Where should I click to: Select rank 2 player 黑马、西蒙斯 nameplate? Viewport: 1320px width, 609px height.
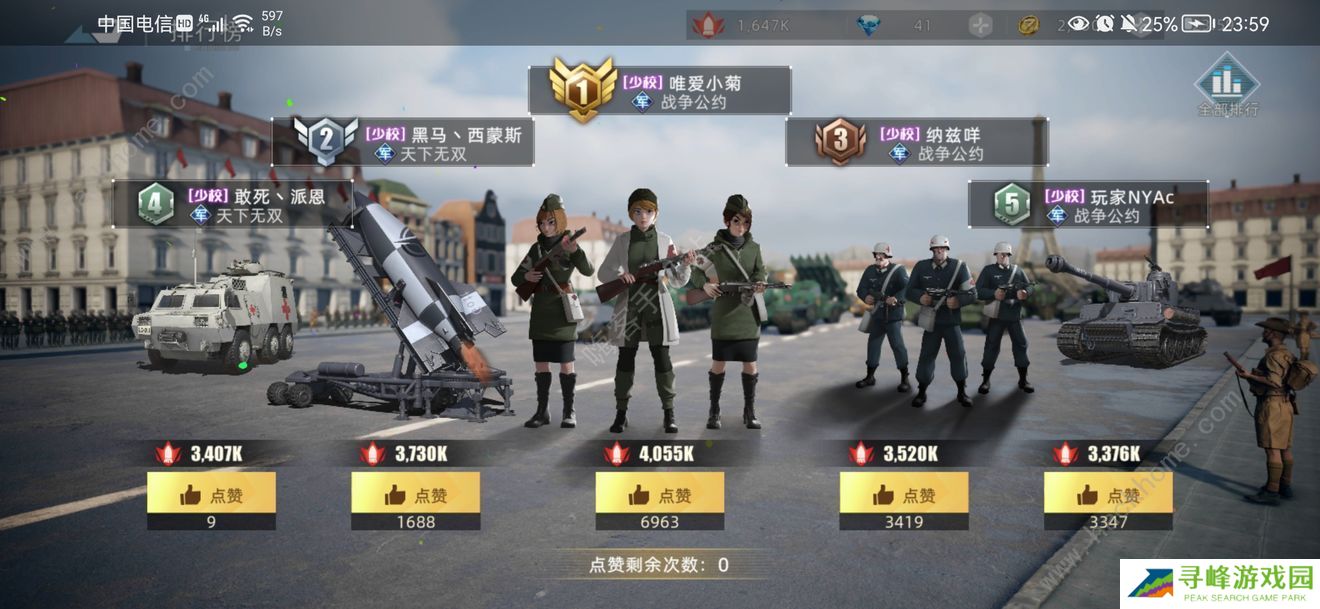click(404, 143)
